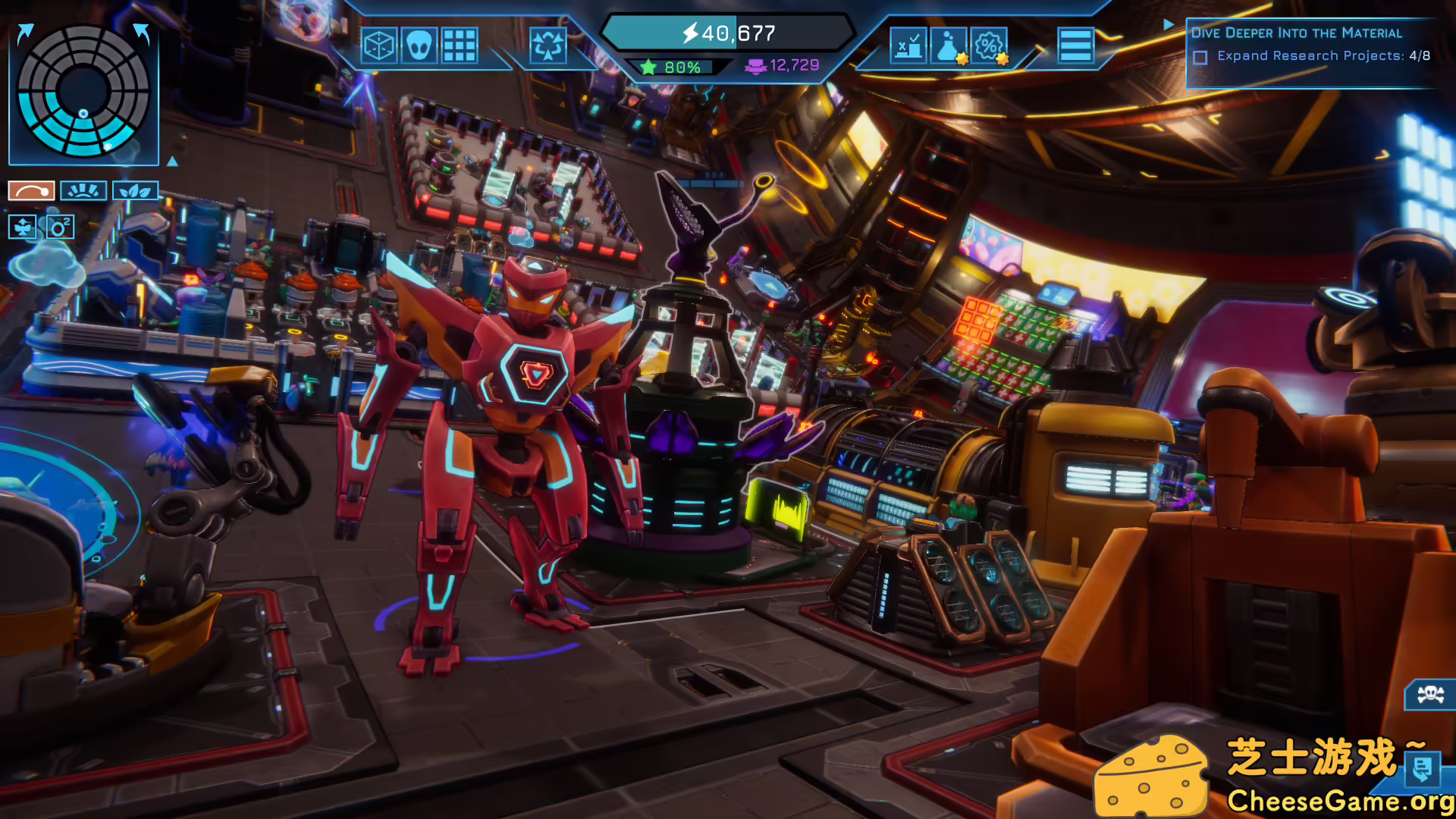Open the document arrow log button
This screenshot has width=1456, height=819.
point(1422,769)
